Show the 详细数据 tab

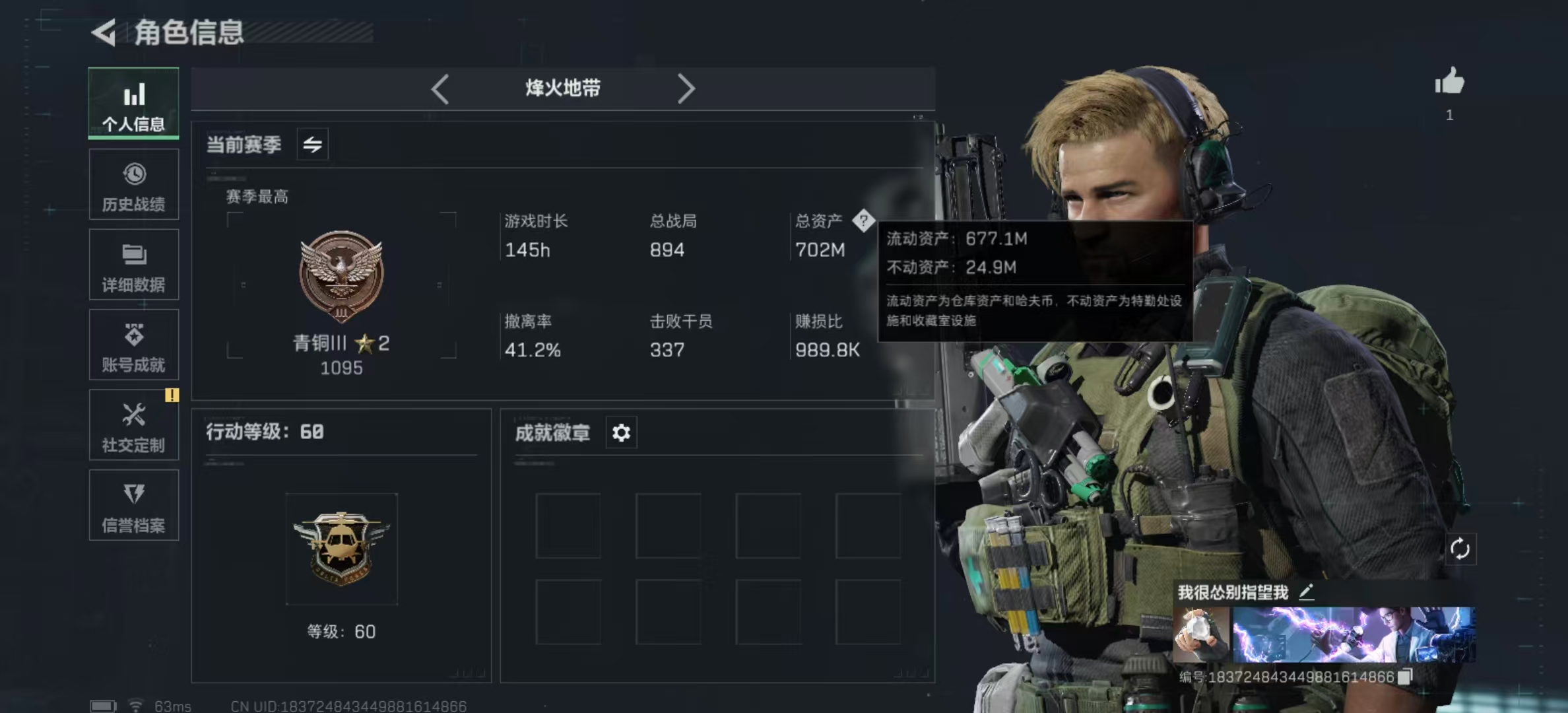133,265
